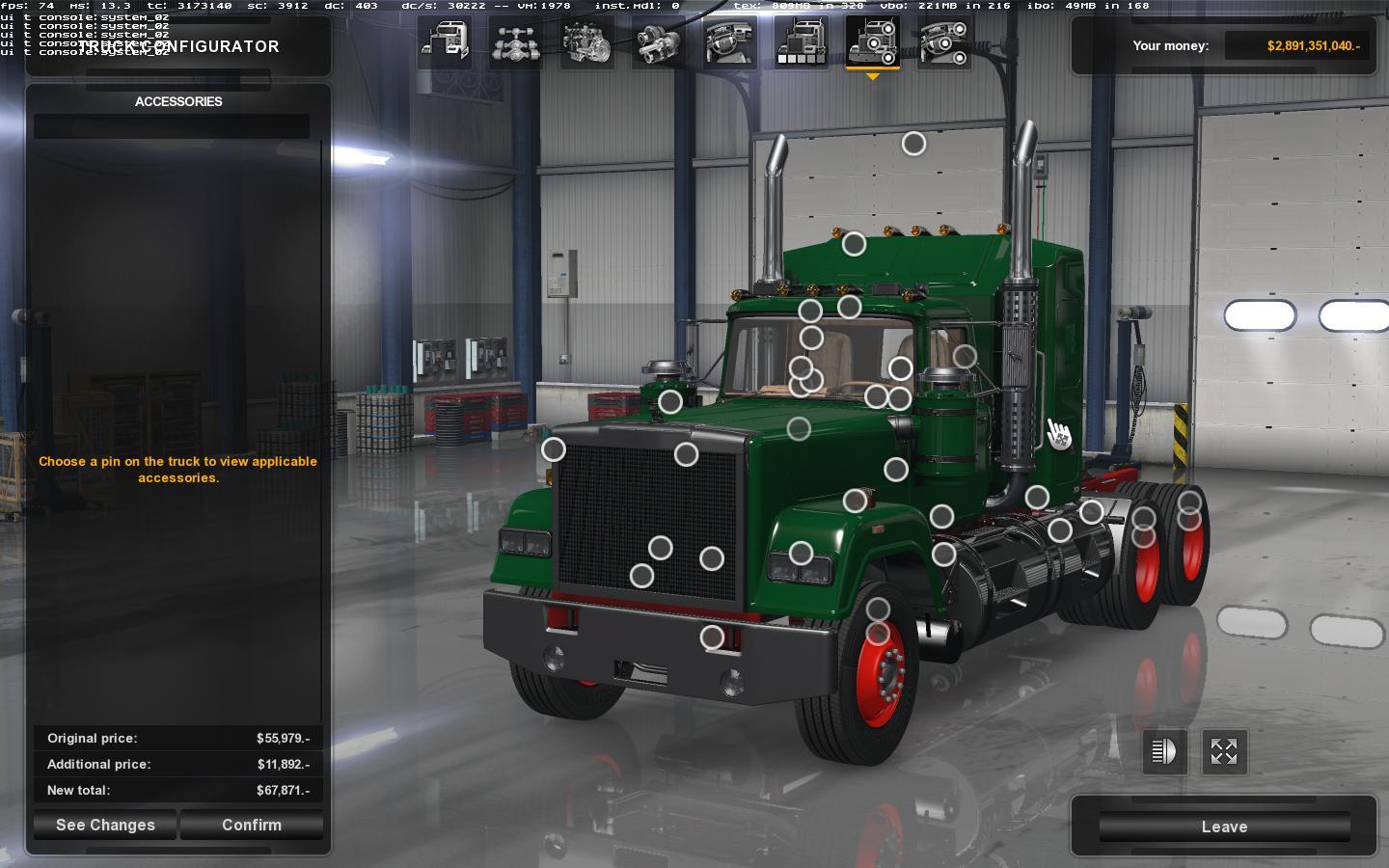This screenshot has height=868, width=1389.
Task: Leave the truck configurator
Action: pyautogui.click(x=1224, y=827)
